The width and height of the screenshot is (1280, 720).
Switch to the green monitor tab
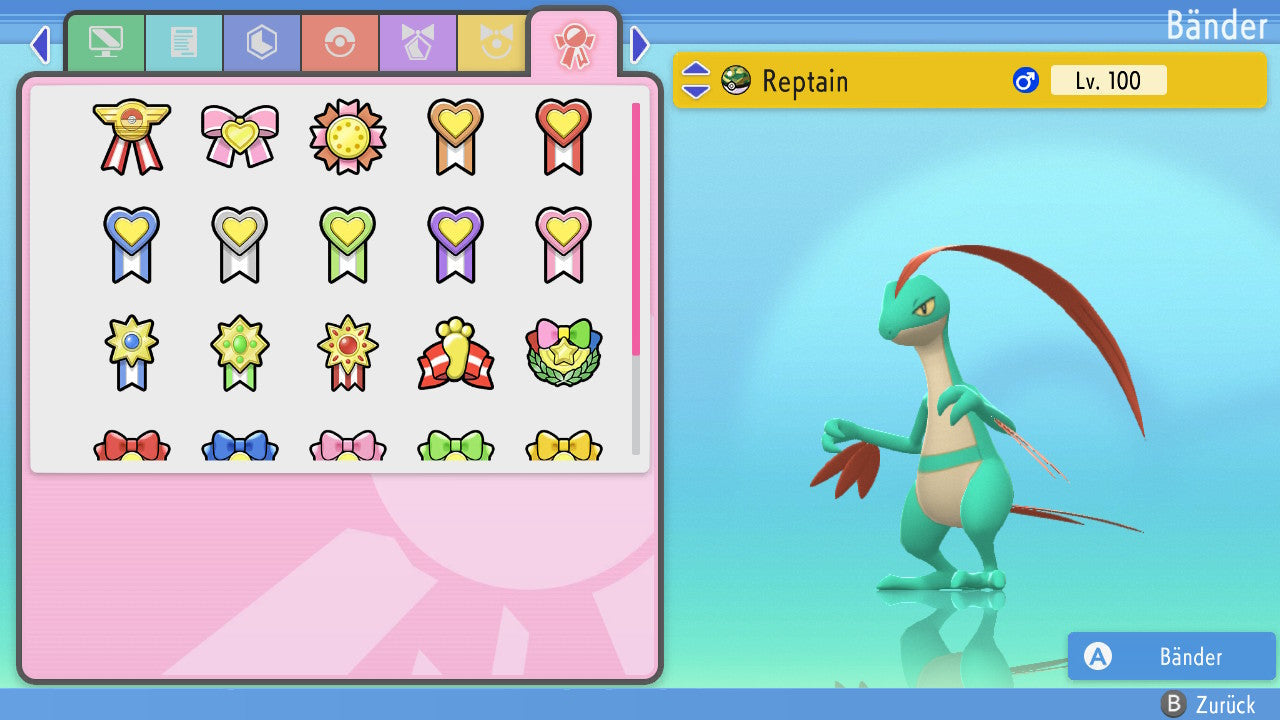coord(106,43)
